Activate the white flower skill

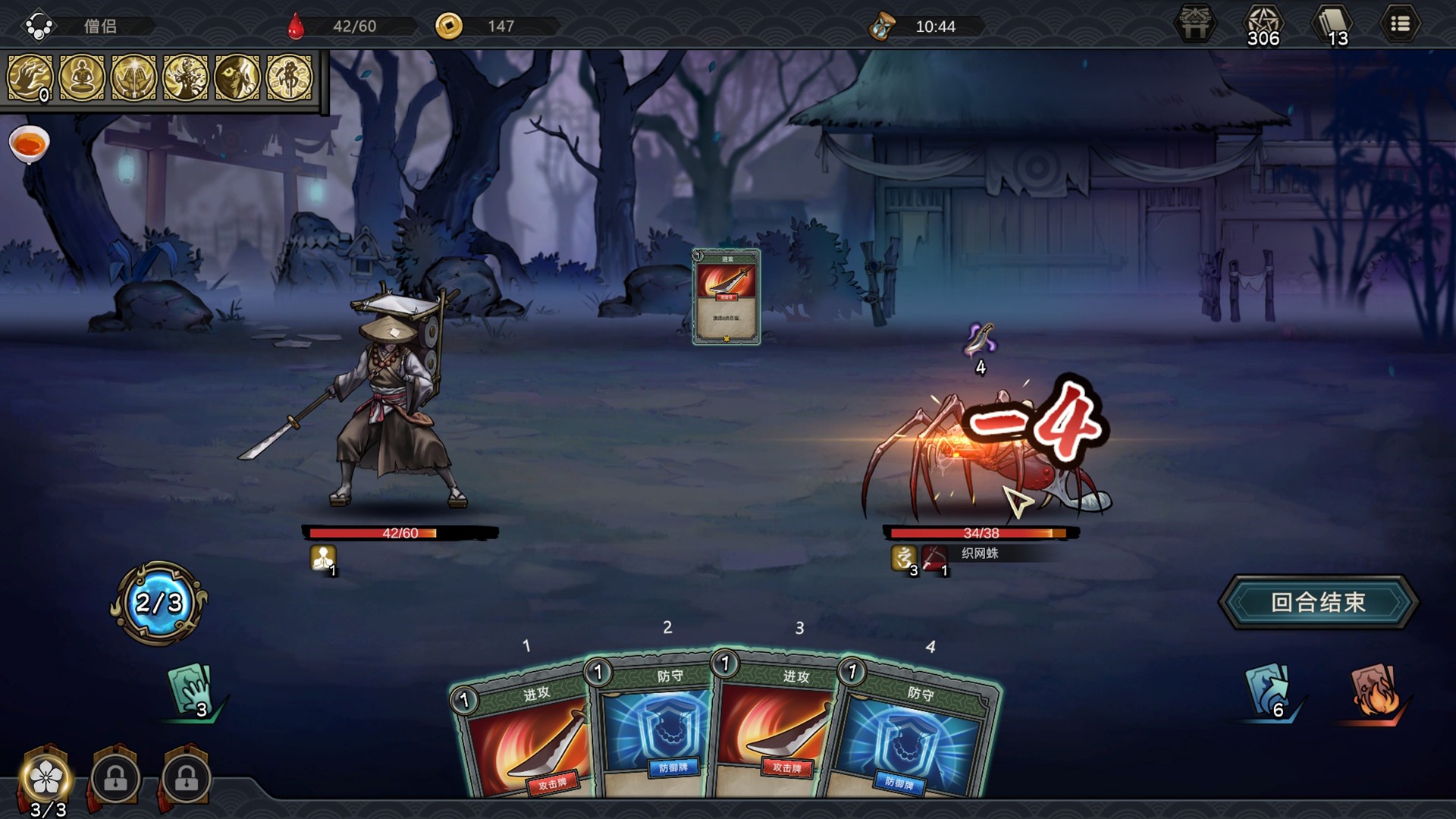[x=47, y=777]
